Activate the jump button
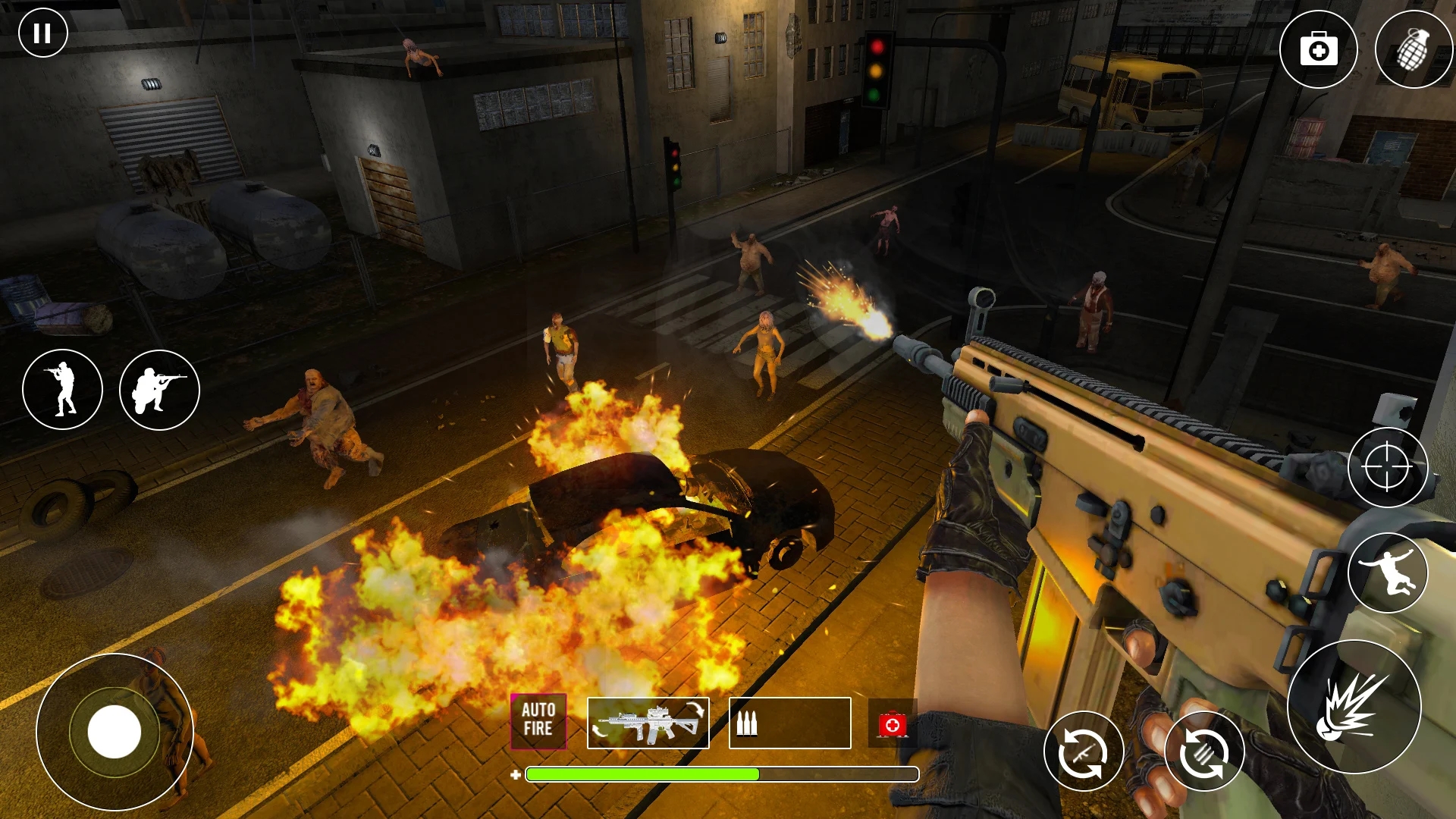Image resolution: width=1456 pixels, height=819 pixels. click(x=1387, y=573)
